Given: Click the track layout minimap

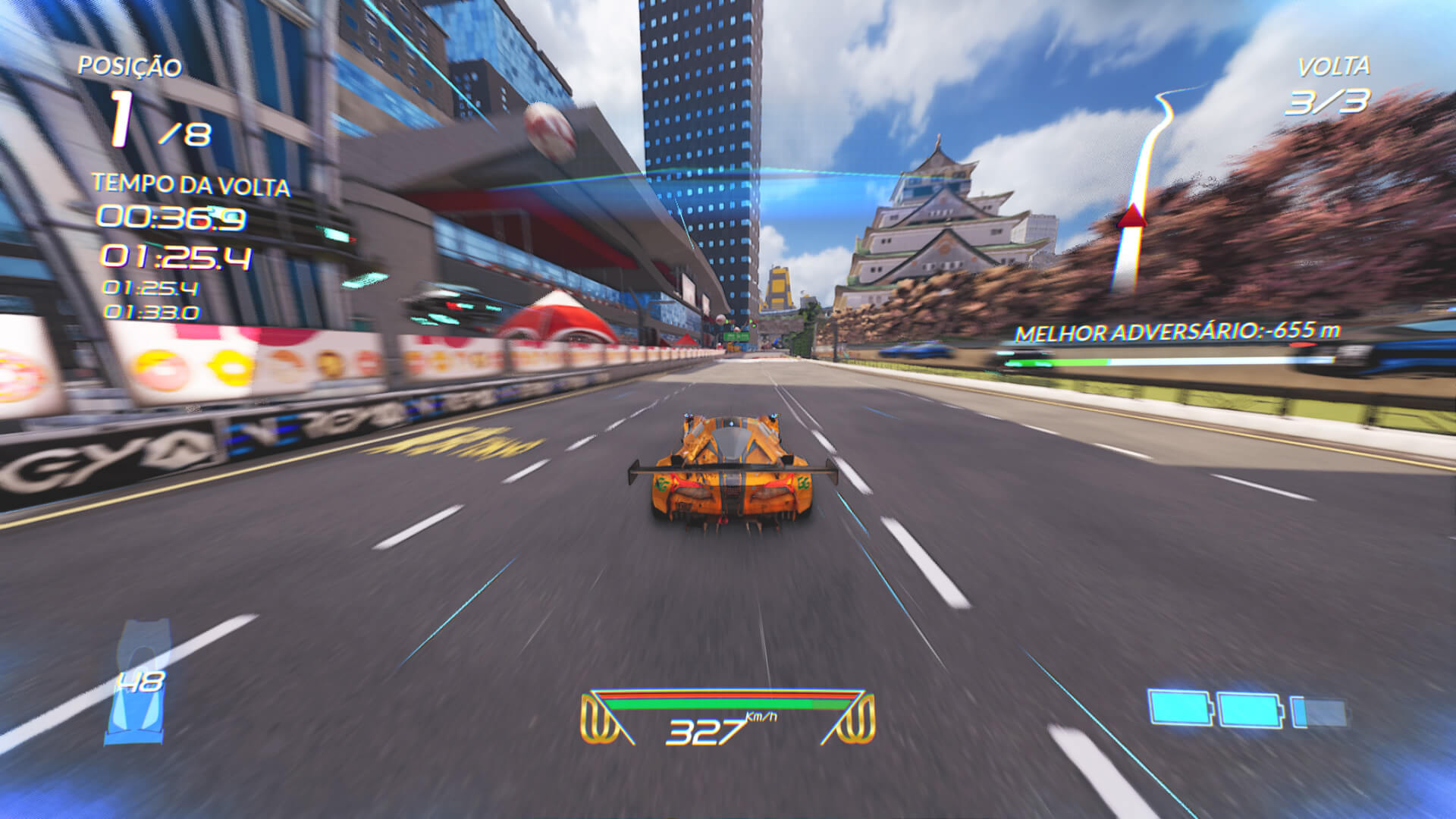Looking at the screenshot, I should pos(1144,190).
